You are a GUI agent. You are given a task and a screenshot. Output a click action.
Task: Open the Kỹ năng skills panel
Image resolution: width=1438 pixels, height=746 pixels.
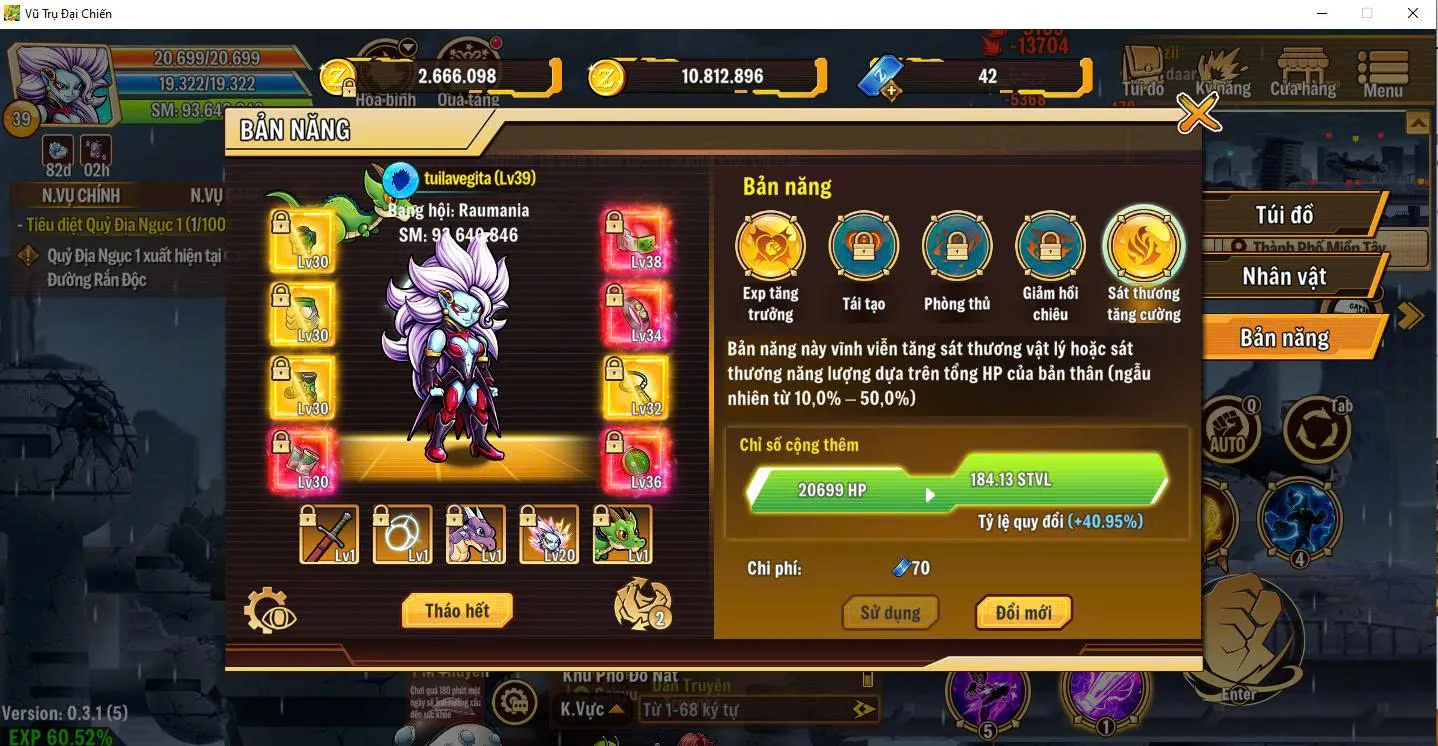[1222, 72]
